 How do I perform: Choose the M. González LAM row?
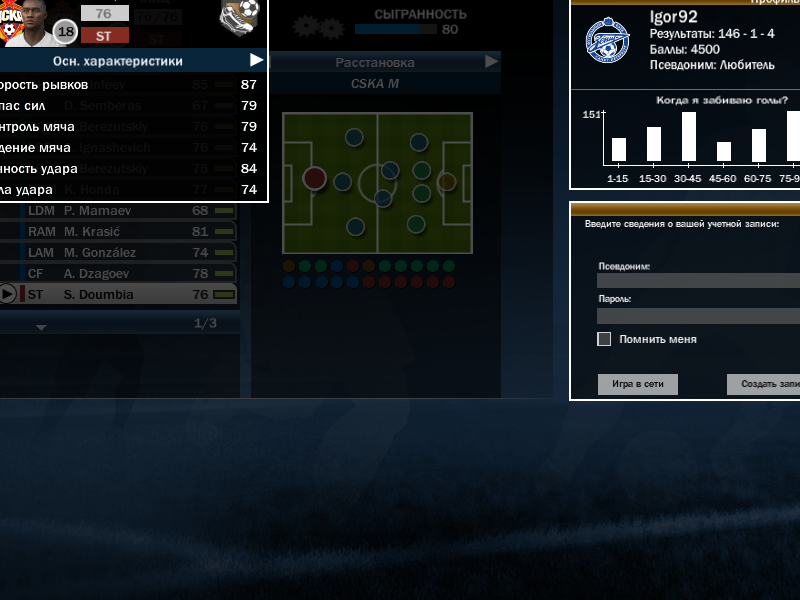pyautogui.click(x=120, y=253)
